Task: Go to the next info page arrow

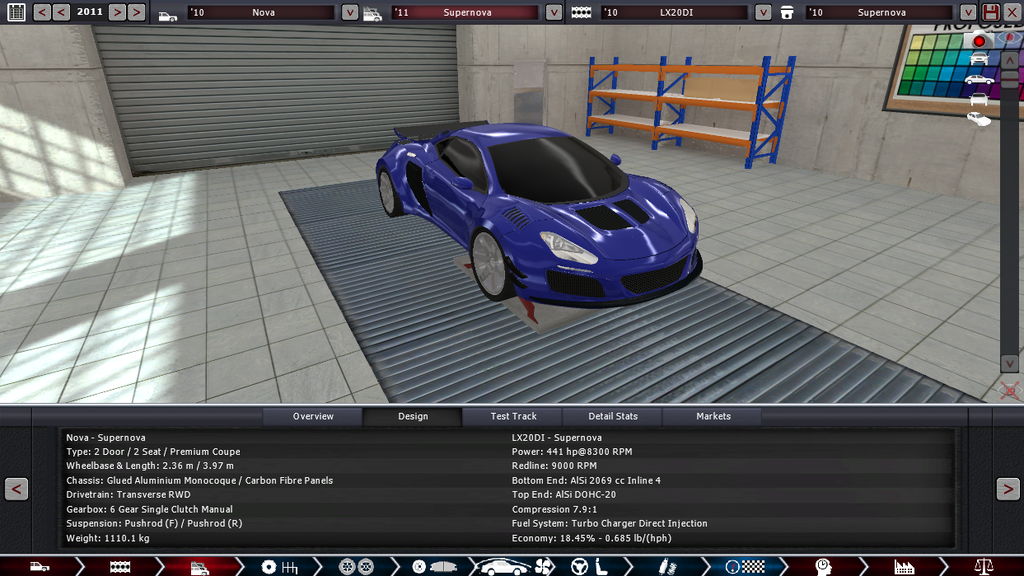Action: pyautogui.click(x=1007, y=489)
